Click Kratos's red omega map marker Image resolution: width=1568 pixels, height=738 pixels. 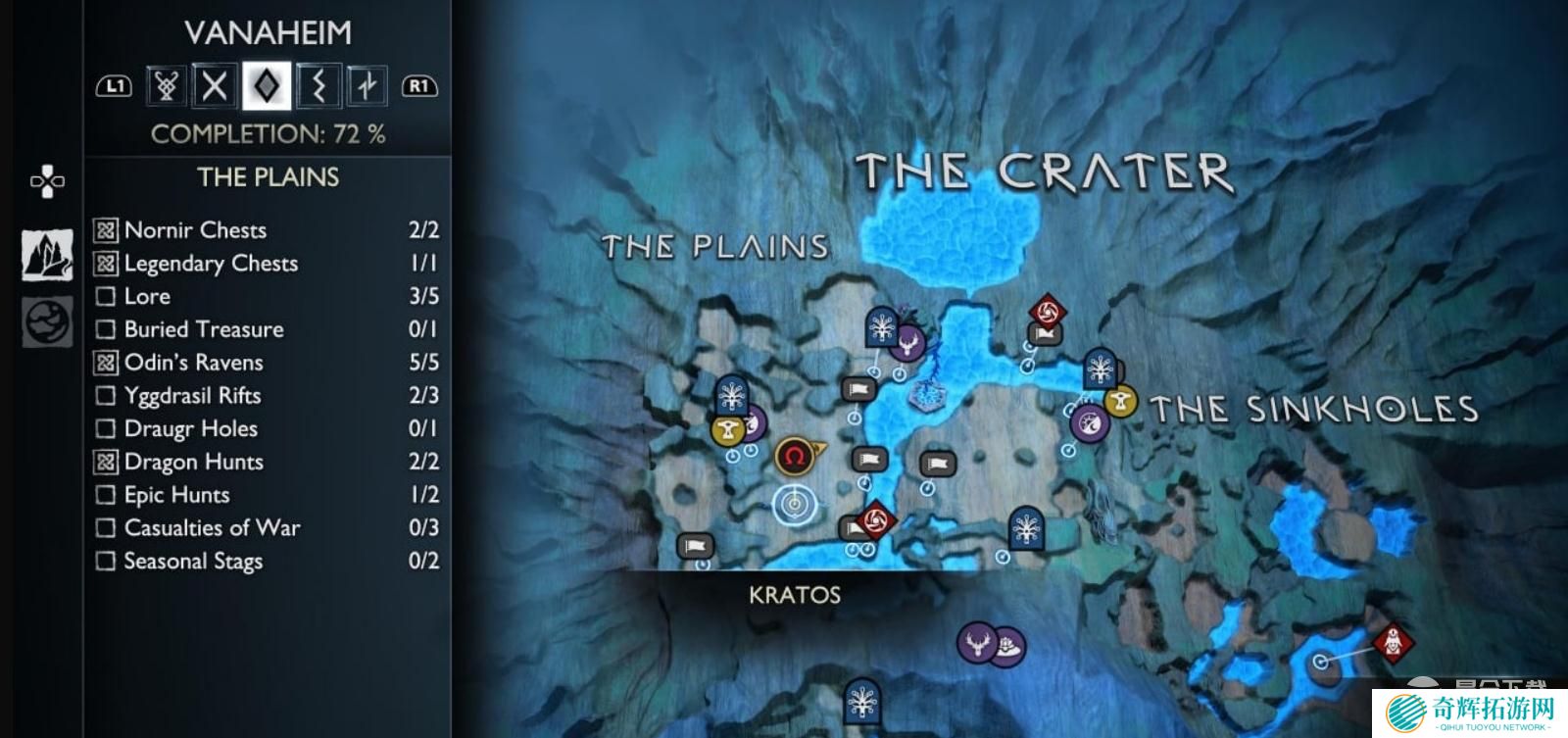coord(793,456)
